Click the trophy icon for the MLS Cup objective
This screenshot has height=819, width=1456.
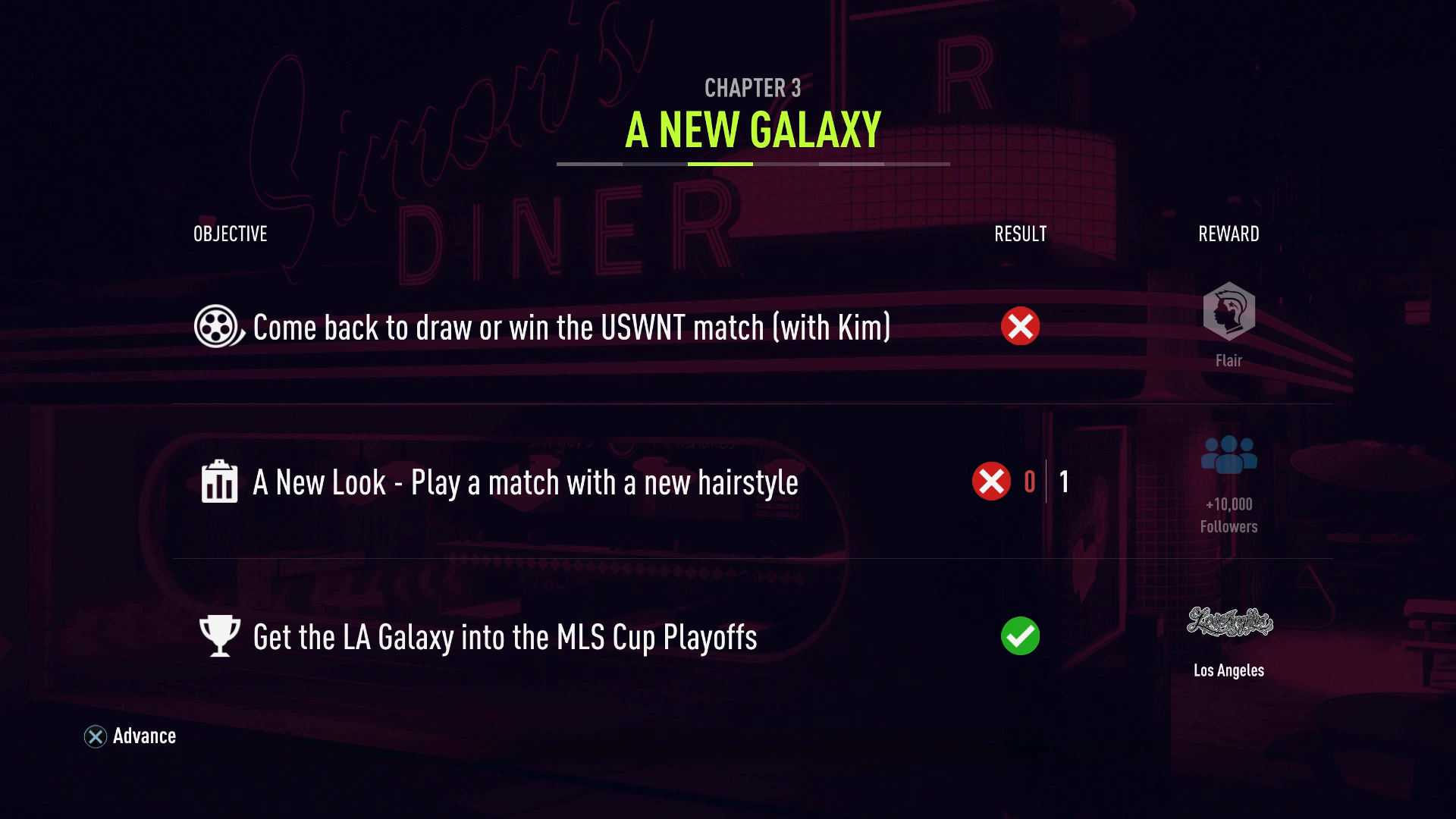218,637
